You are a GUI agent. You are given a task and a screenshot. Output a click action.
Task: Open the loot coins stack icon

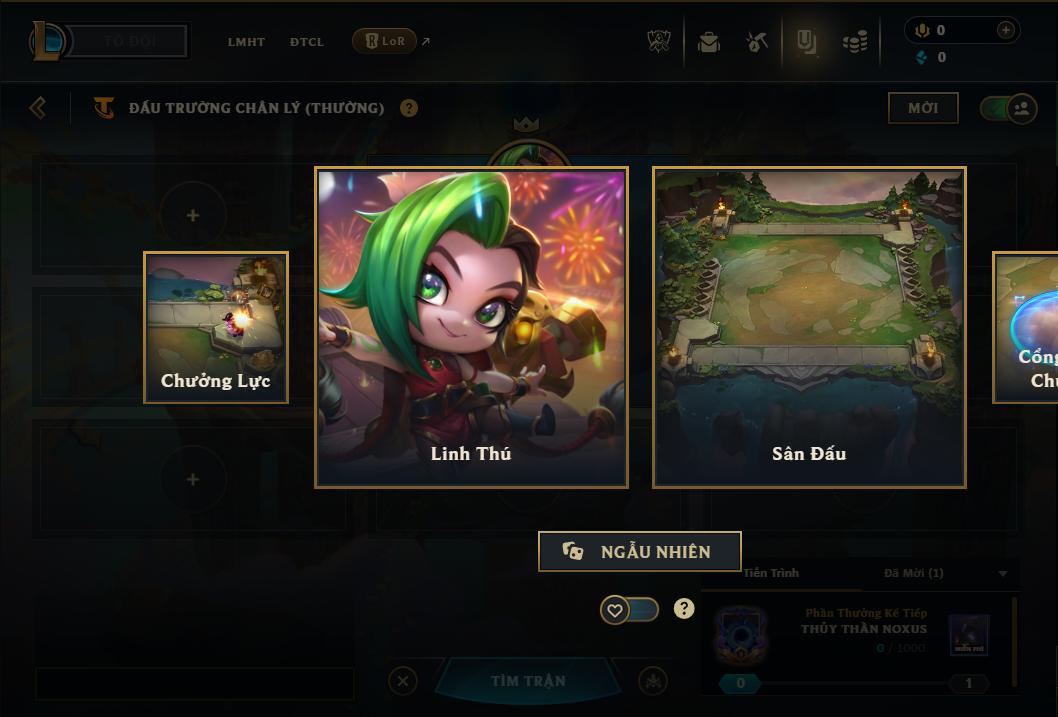pos(854,42)
